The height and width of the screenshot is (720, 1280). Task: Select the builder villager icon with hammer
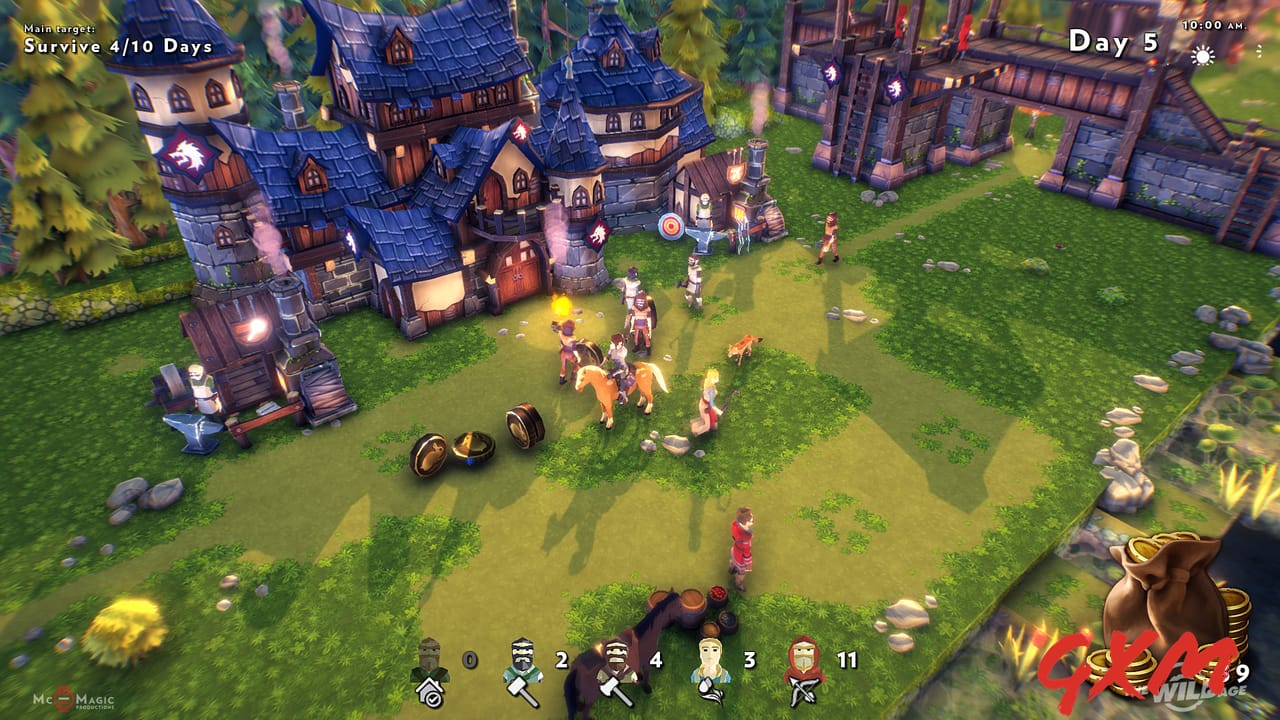point(521,662)
